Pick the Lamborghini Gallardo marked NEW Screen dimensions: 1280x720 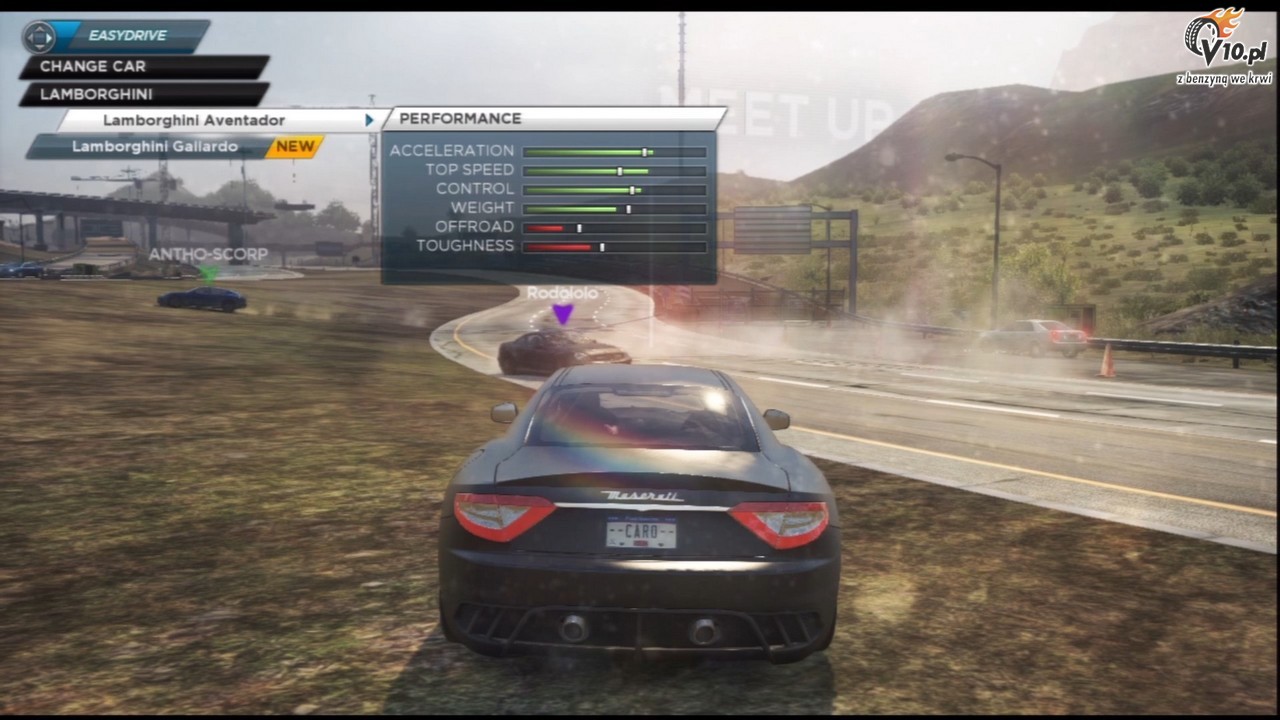click(155, 147)
